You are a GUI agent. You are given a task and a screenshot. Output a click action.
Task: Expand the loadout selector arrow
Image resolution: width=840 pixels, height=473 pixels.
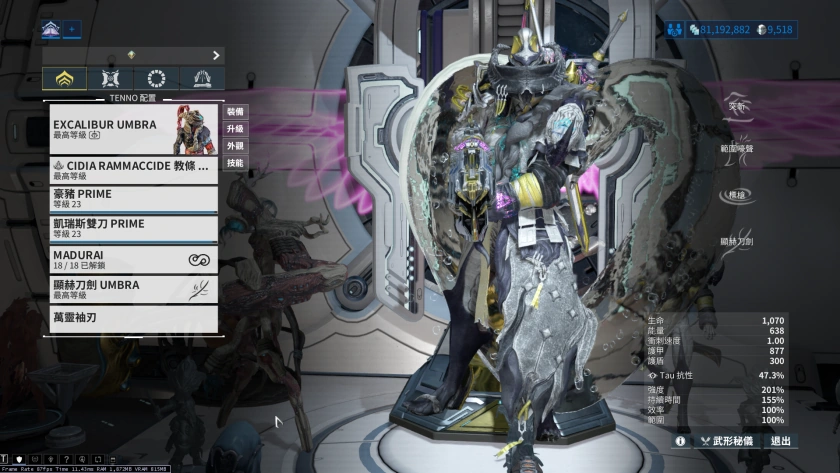216,55
